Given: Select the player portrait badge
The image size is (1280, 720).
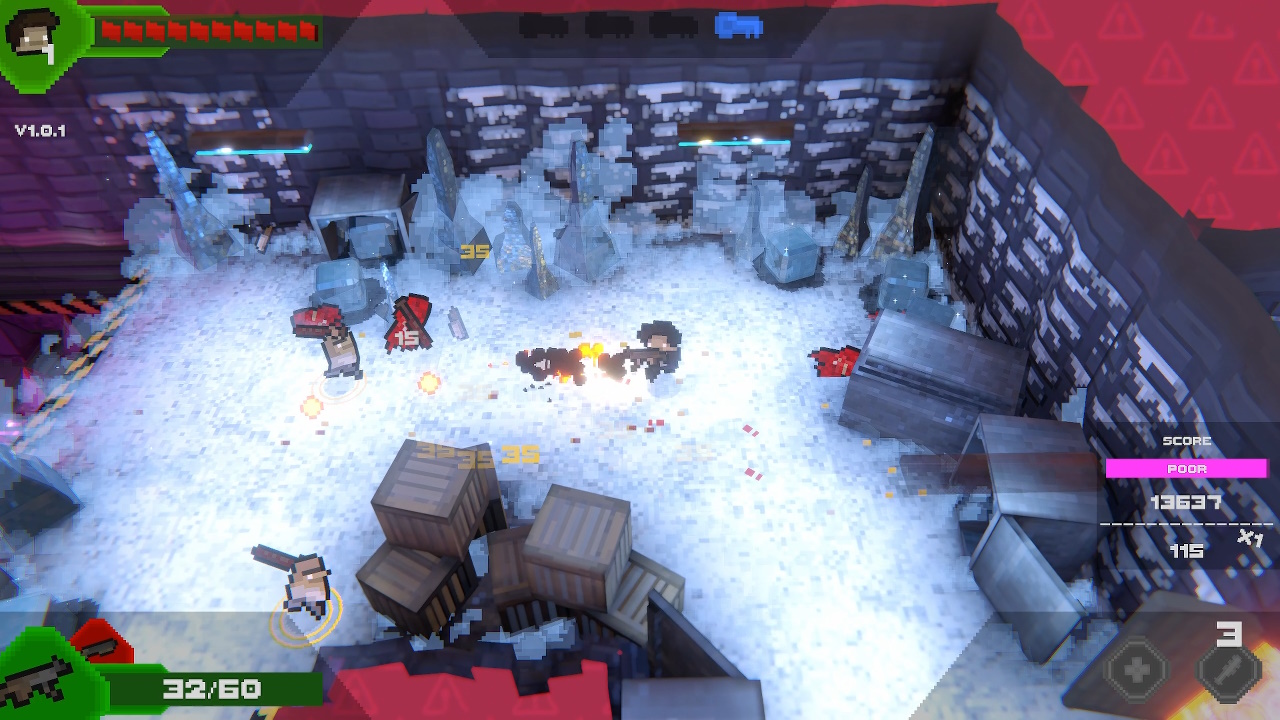Looking at the screenshot, I should pyautogui.click(x=35, y=35).
